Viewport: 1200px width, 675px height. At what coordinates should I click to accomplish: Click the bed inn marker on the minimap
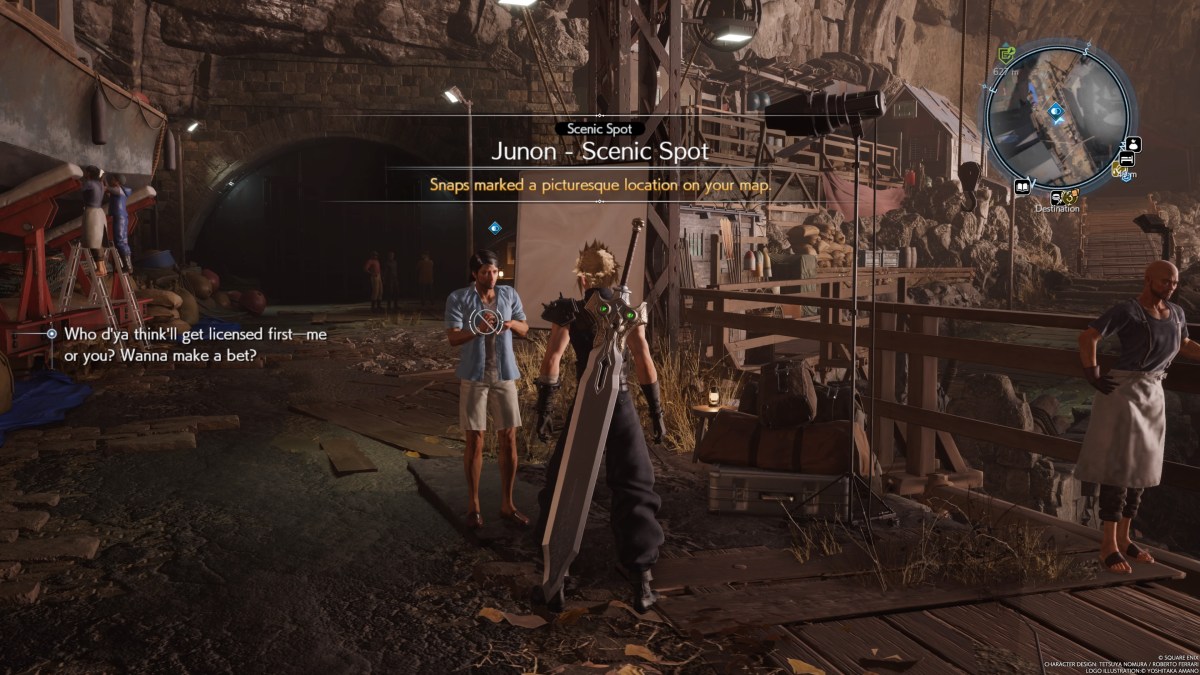pyautogui.click(x=1127, y=160)
